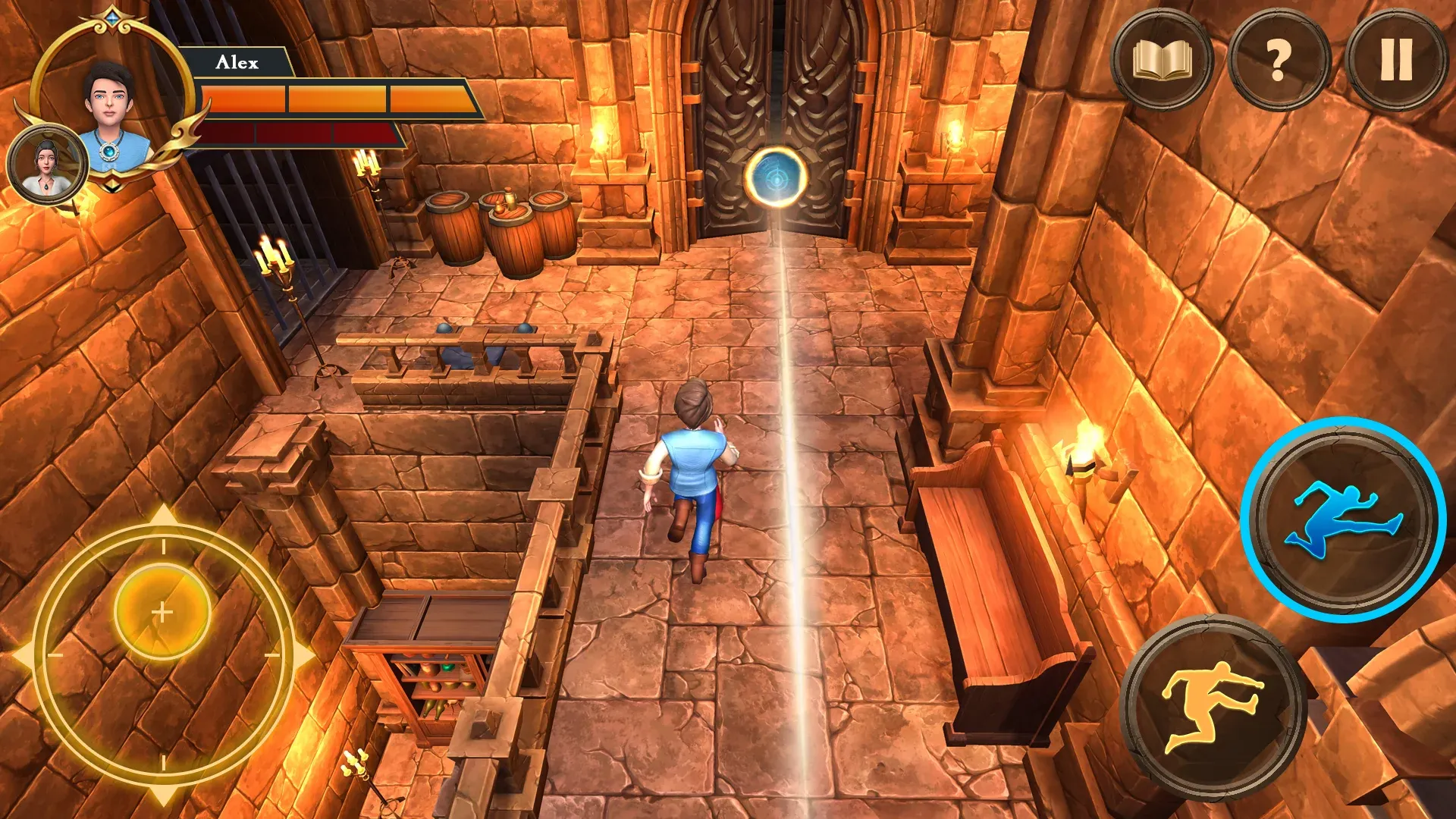The height and width of the screenshot is (819, 1456).
Task: Tap Alex's name label banner
Action: pos(239,62)
